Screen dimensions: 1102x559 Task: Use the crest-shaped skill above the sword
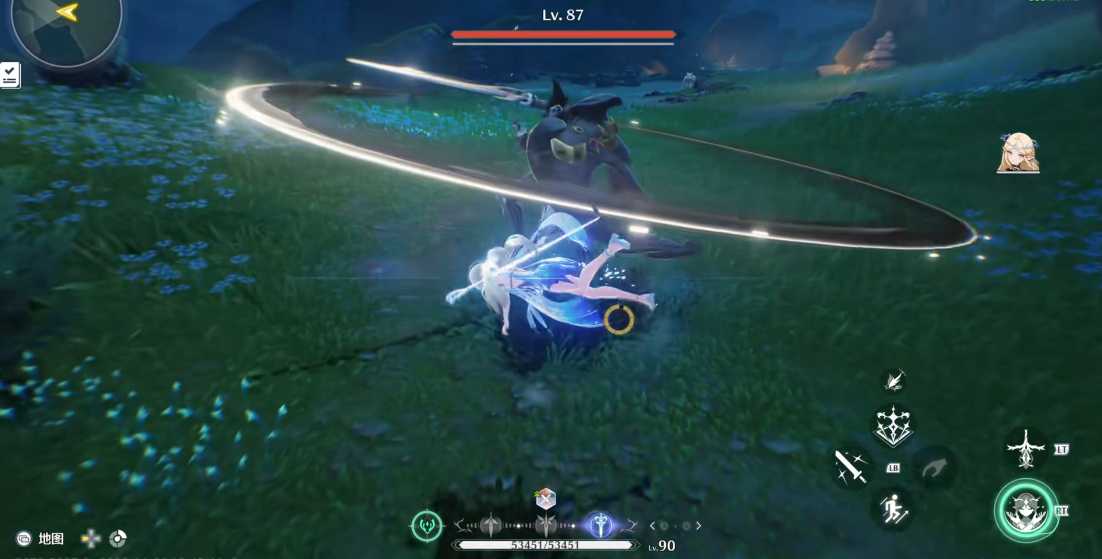(893, 427)
